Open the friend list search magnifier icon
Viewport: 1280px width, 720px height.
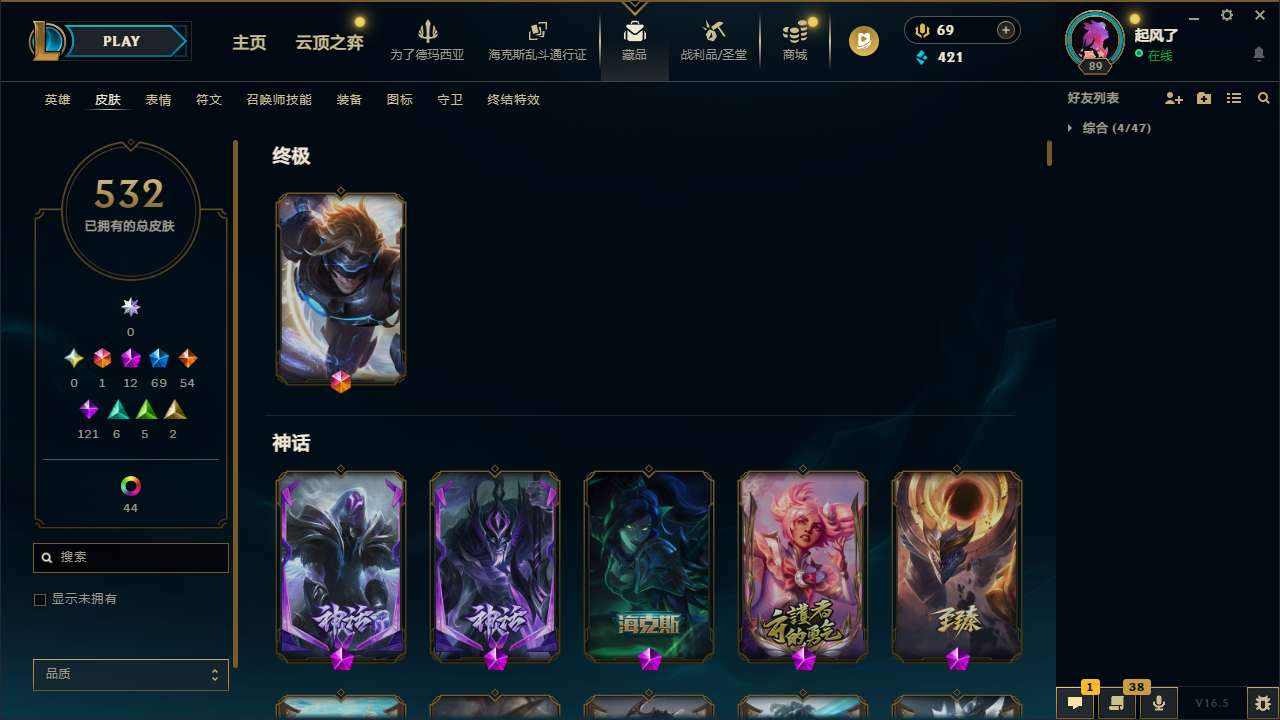point(1264,98)
